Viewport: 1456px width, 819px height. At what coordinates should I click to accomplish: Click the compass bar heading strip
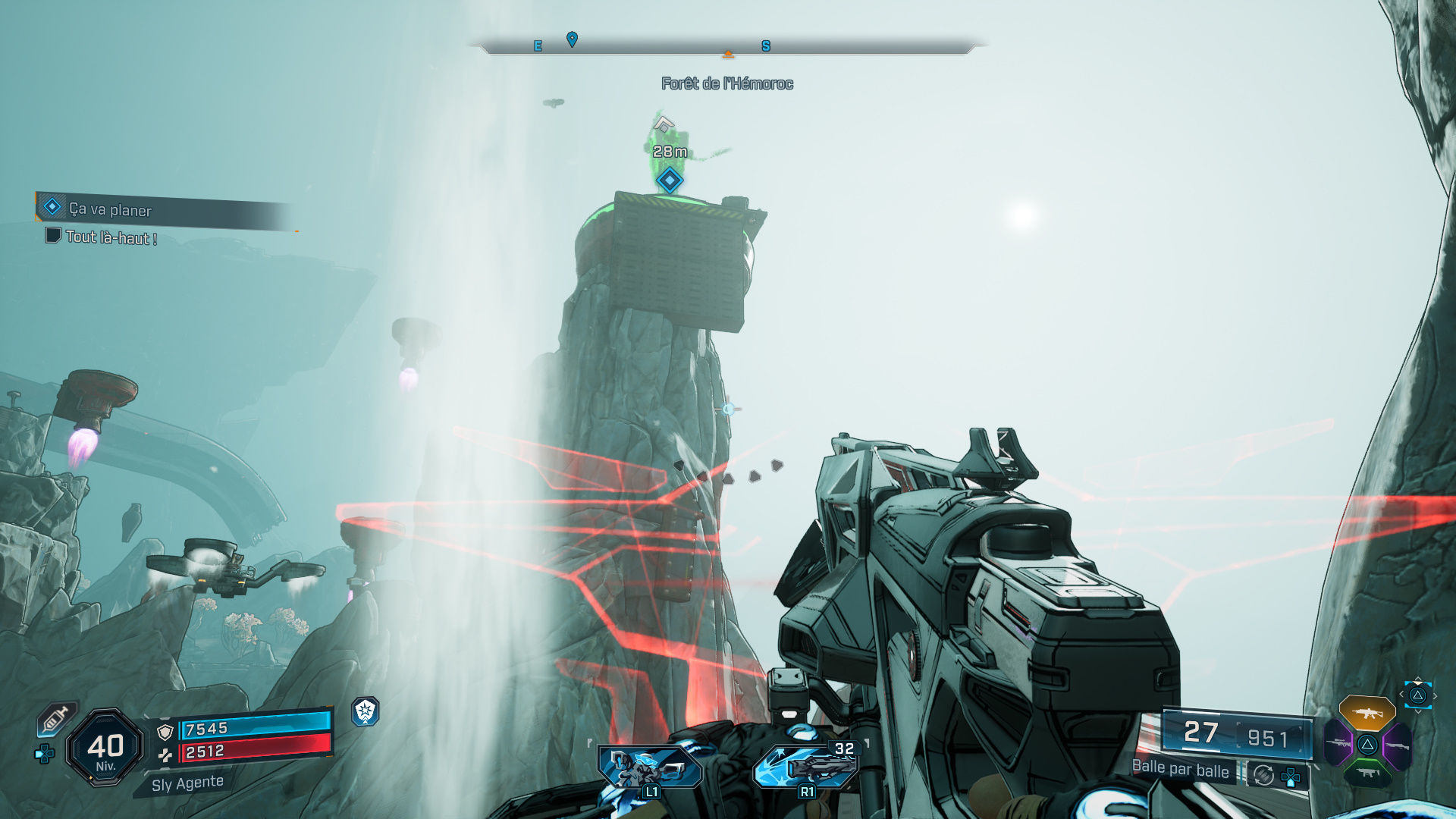coord(726,47)
